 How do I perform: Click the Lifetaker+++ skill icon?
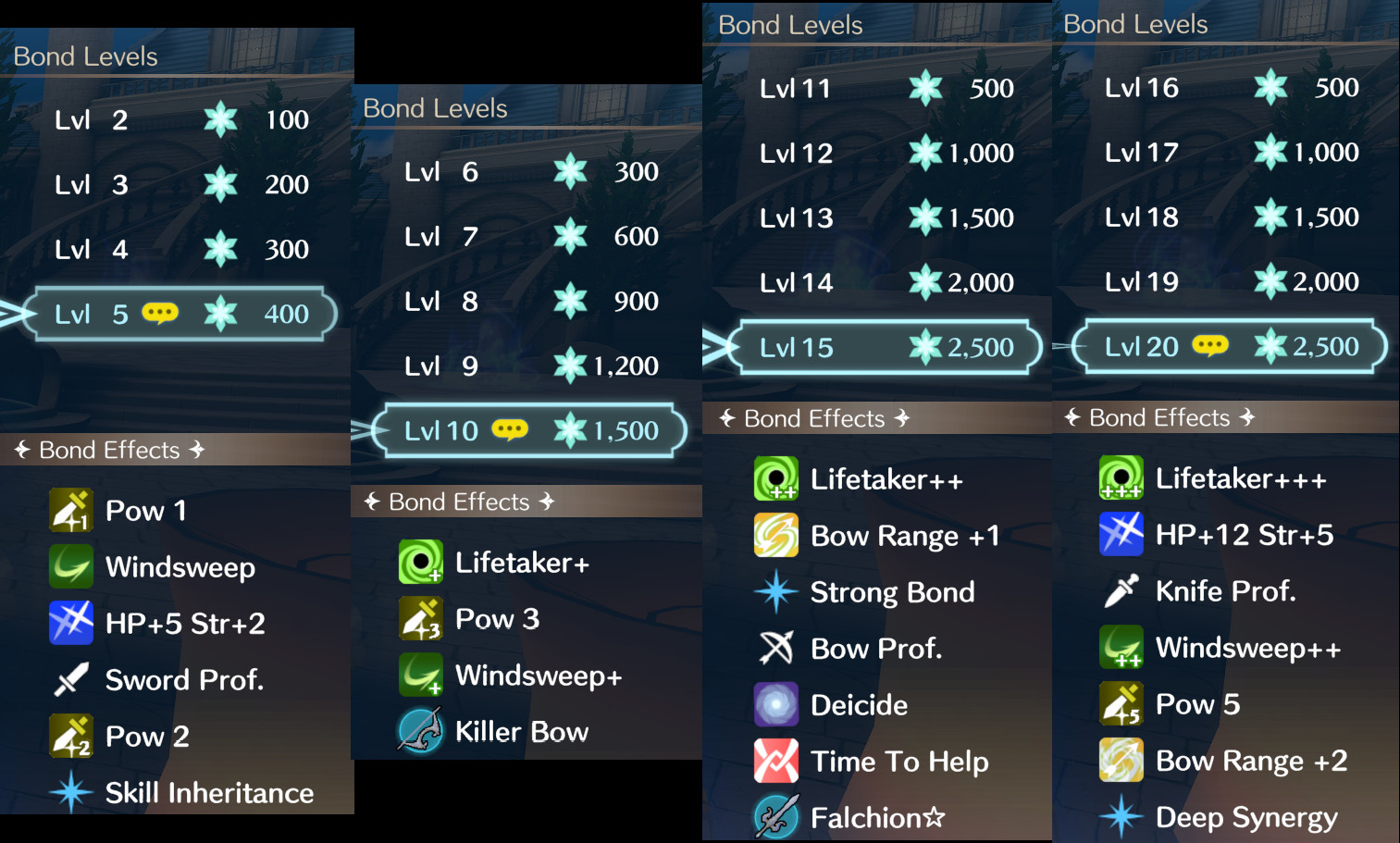[x=1121, y=477]
